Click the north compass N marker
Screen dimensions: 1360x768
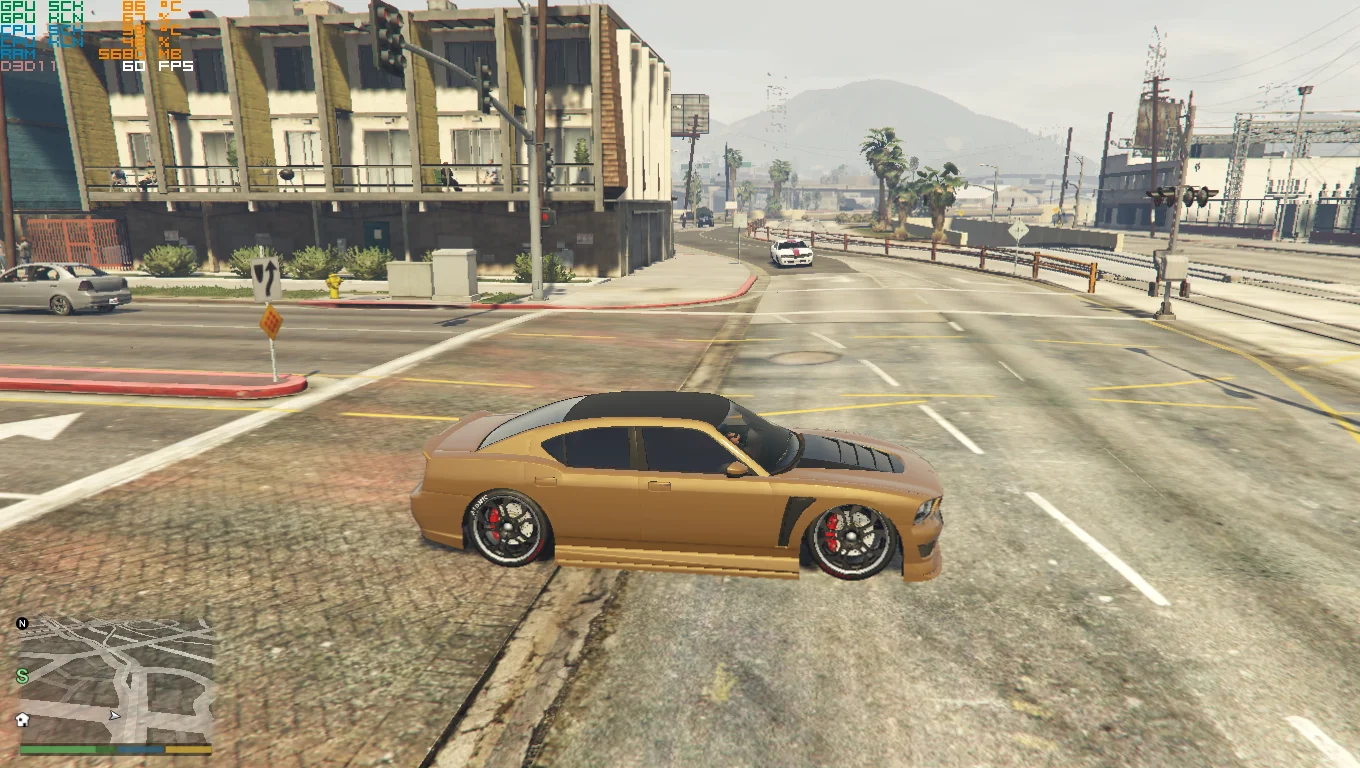22,624
